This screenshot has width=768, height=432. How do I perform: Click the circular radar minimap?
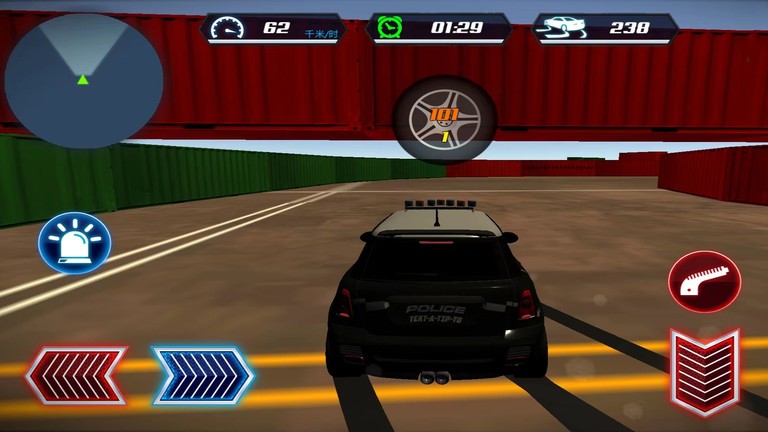pos(84,79)
